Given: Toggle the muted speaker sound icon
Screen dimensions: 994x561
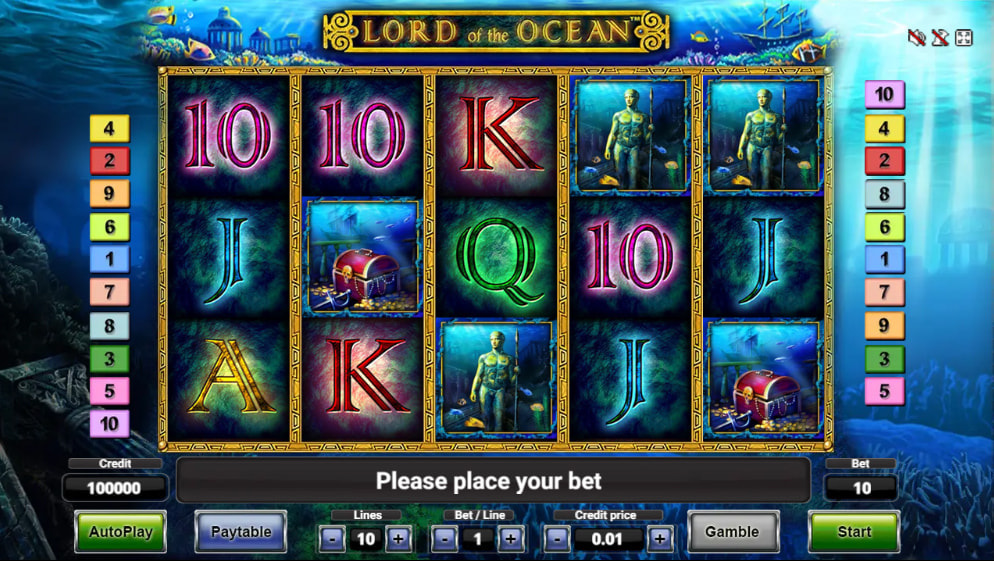Looking at the screenshot, I should point(916,38).
